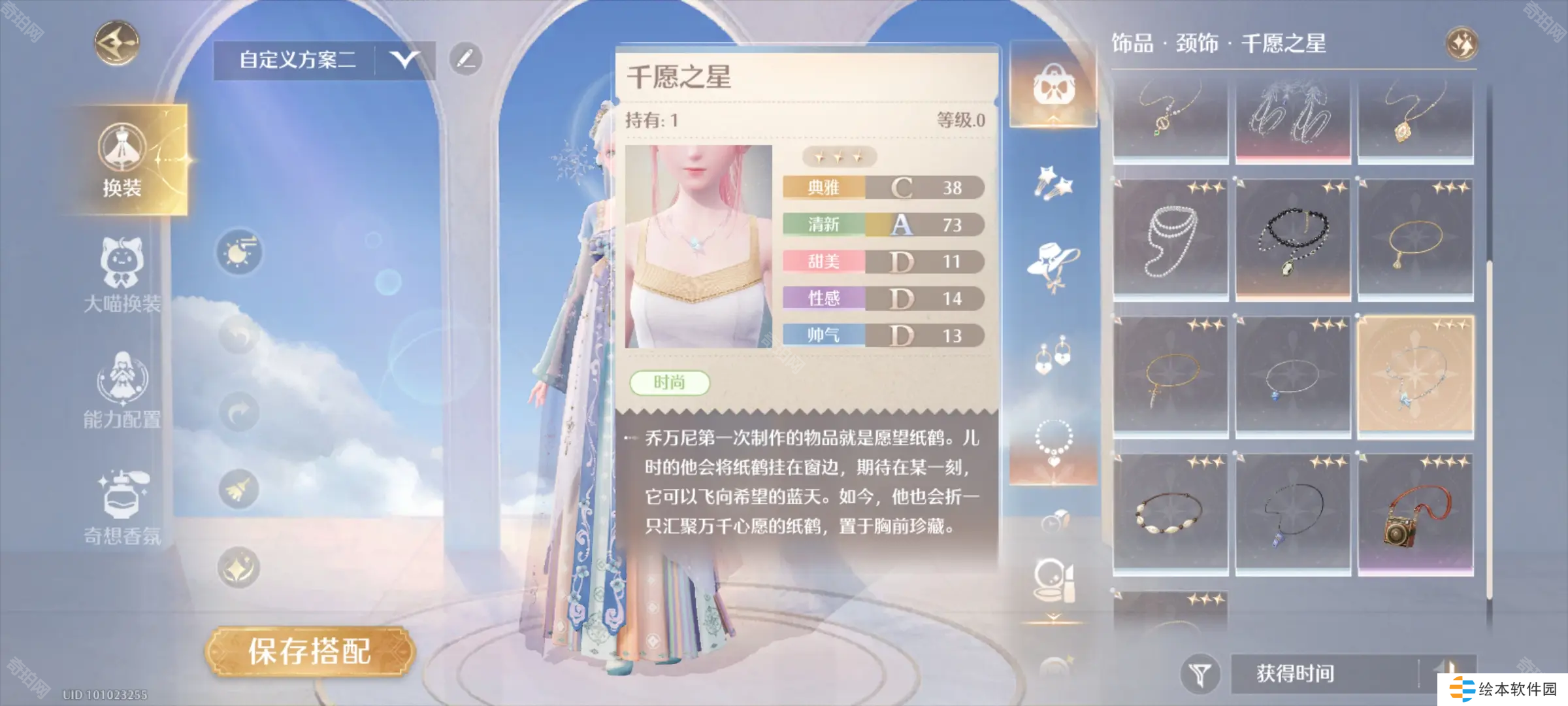This screenshot has height=706, width=1568.
Task: Click the broom clear-outfit icon
Action: coord(238,489)
